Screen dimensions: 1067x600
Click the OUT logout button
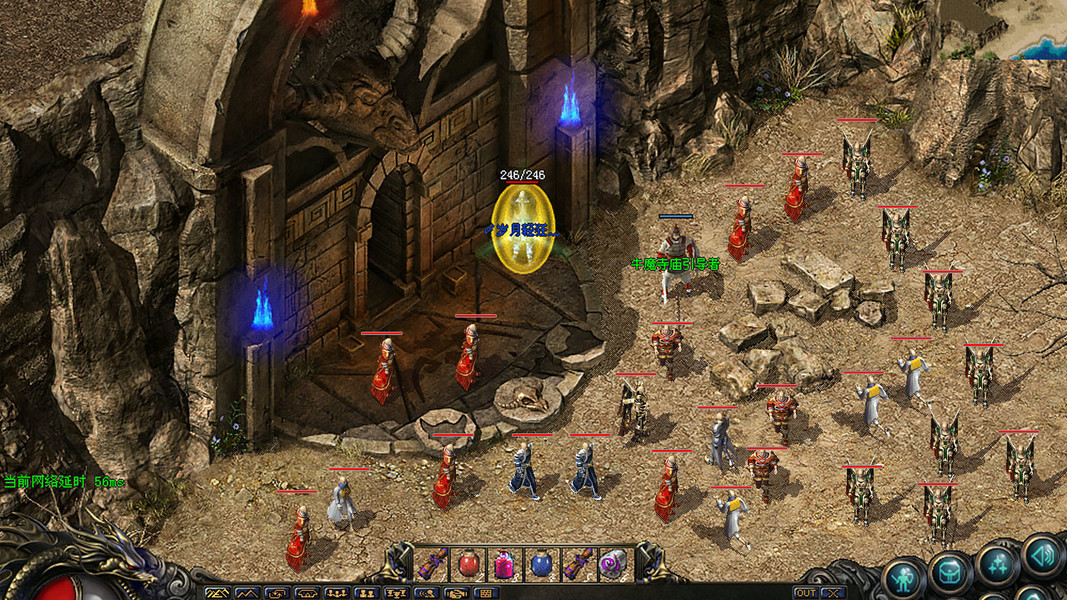pos(805,593)
